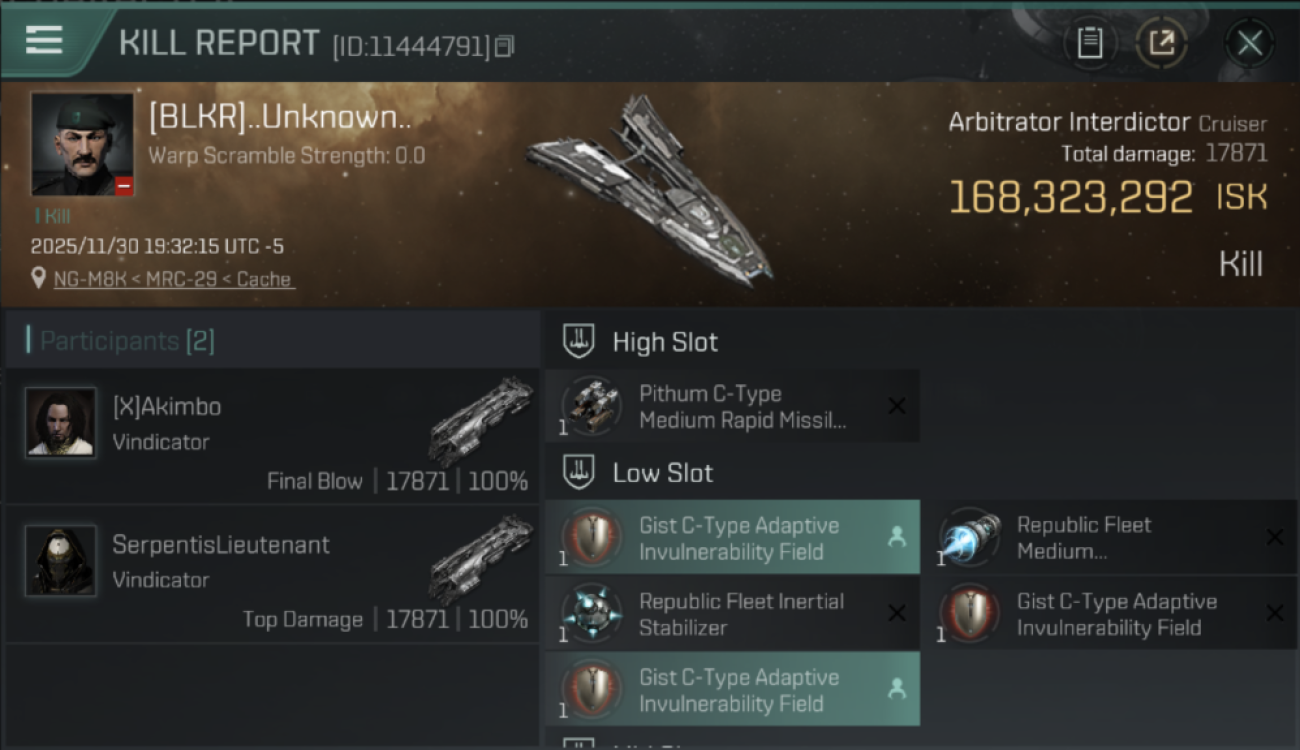1300x750 pixels.
Task: Click the clipboard report icon
Action: coord(1091,42)
